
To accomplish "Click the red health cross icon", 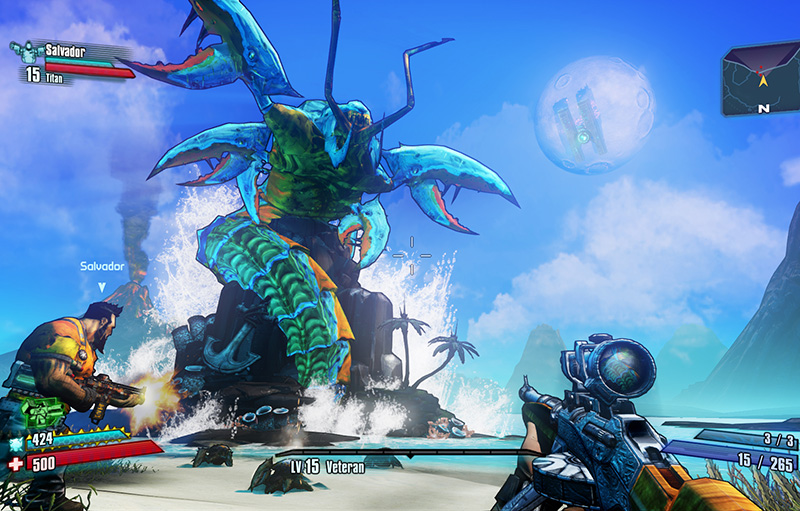I will click(15, 464).
